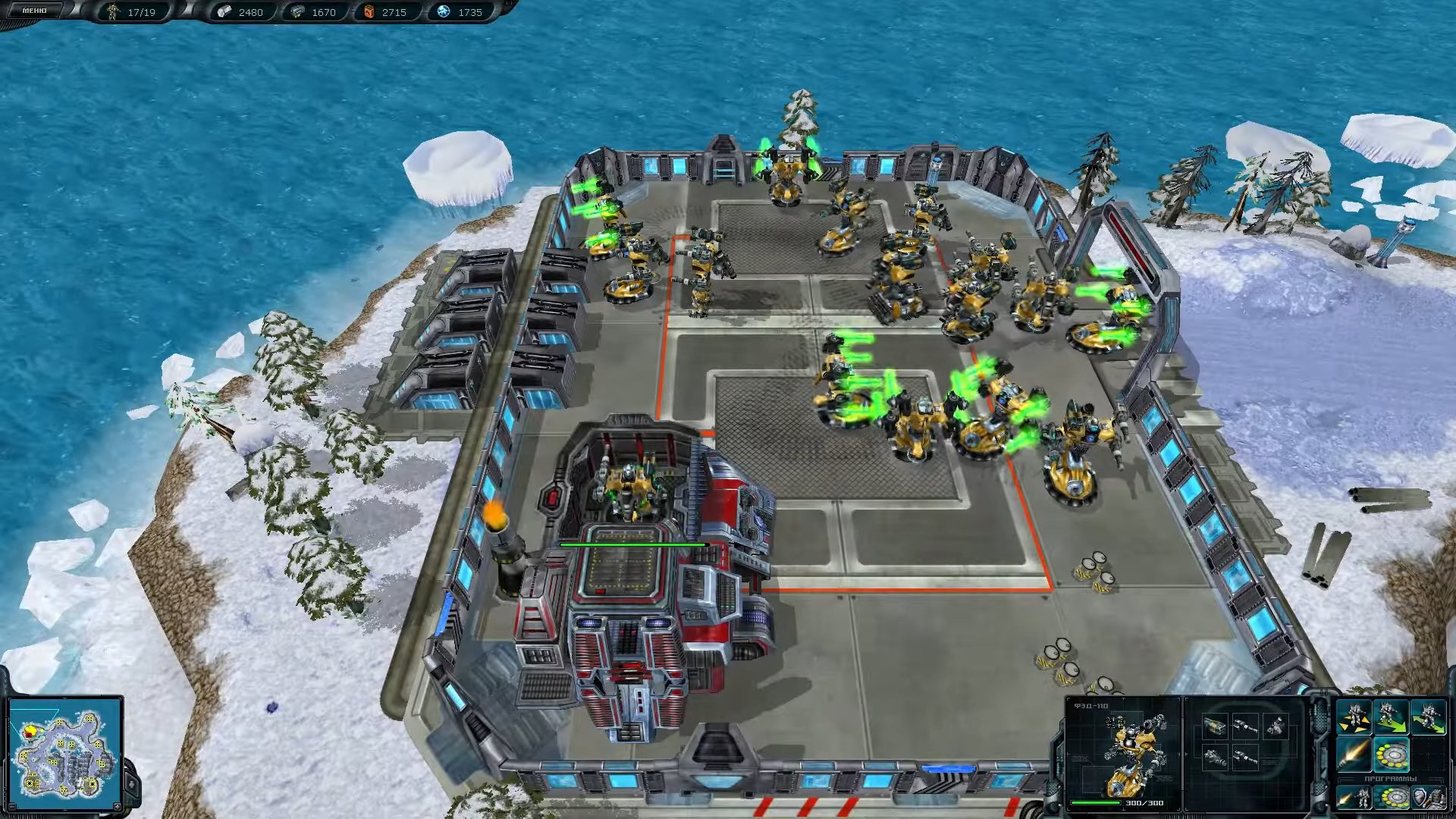This screenshot has height=819, width=1456.
Task: Open the Меню button
Action: 34,11
